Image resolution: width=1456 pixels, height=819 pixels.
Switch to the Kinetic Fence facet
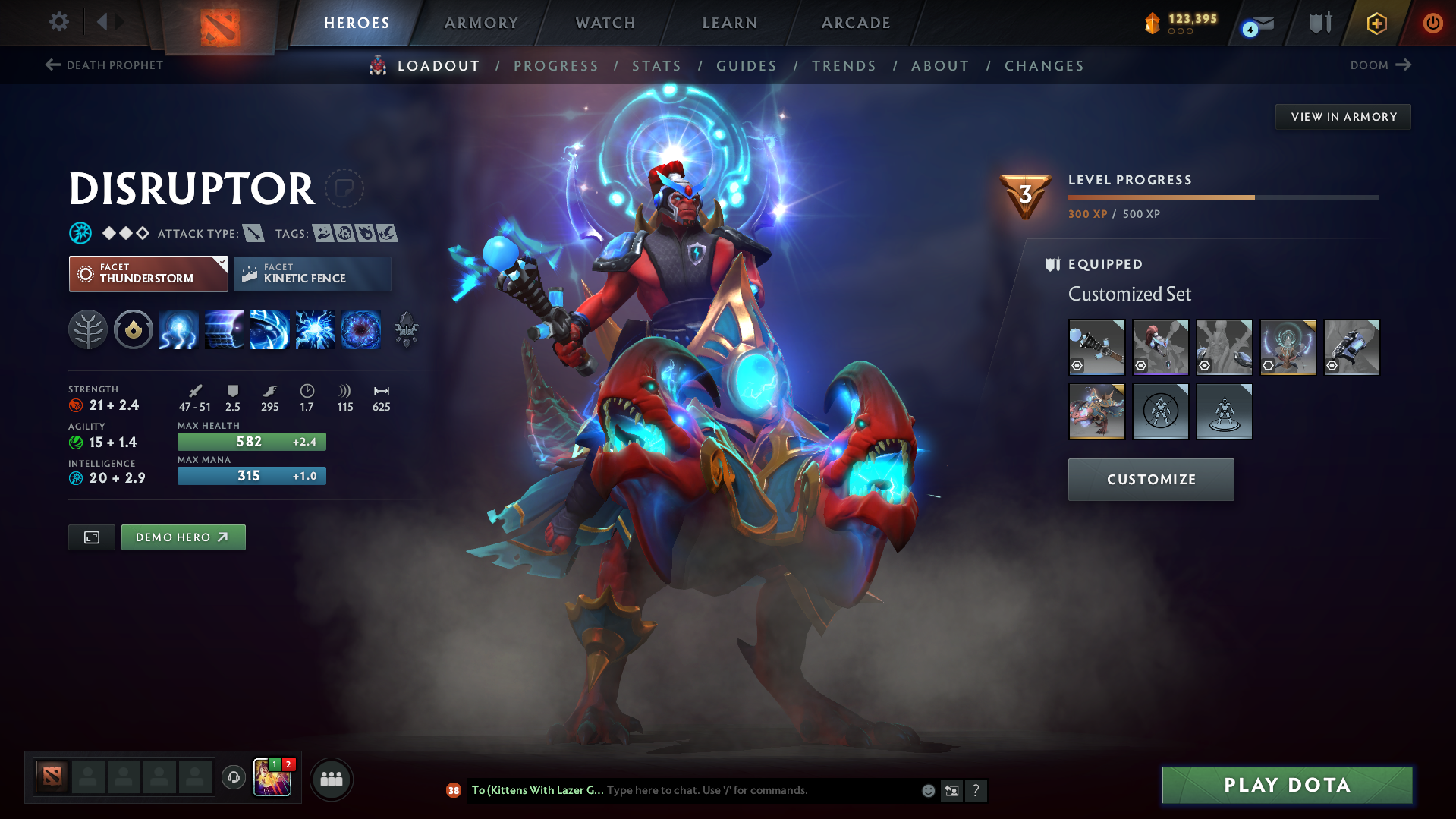(312, 273)
